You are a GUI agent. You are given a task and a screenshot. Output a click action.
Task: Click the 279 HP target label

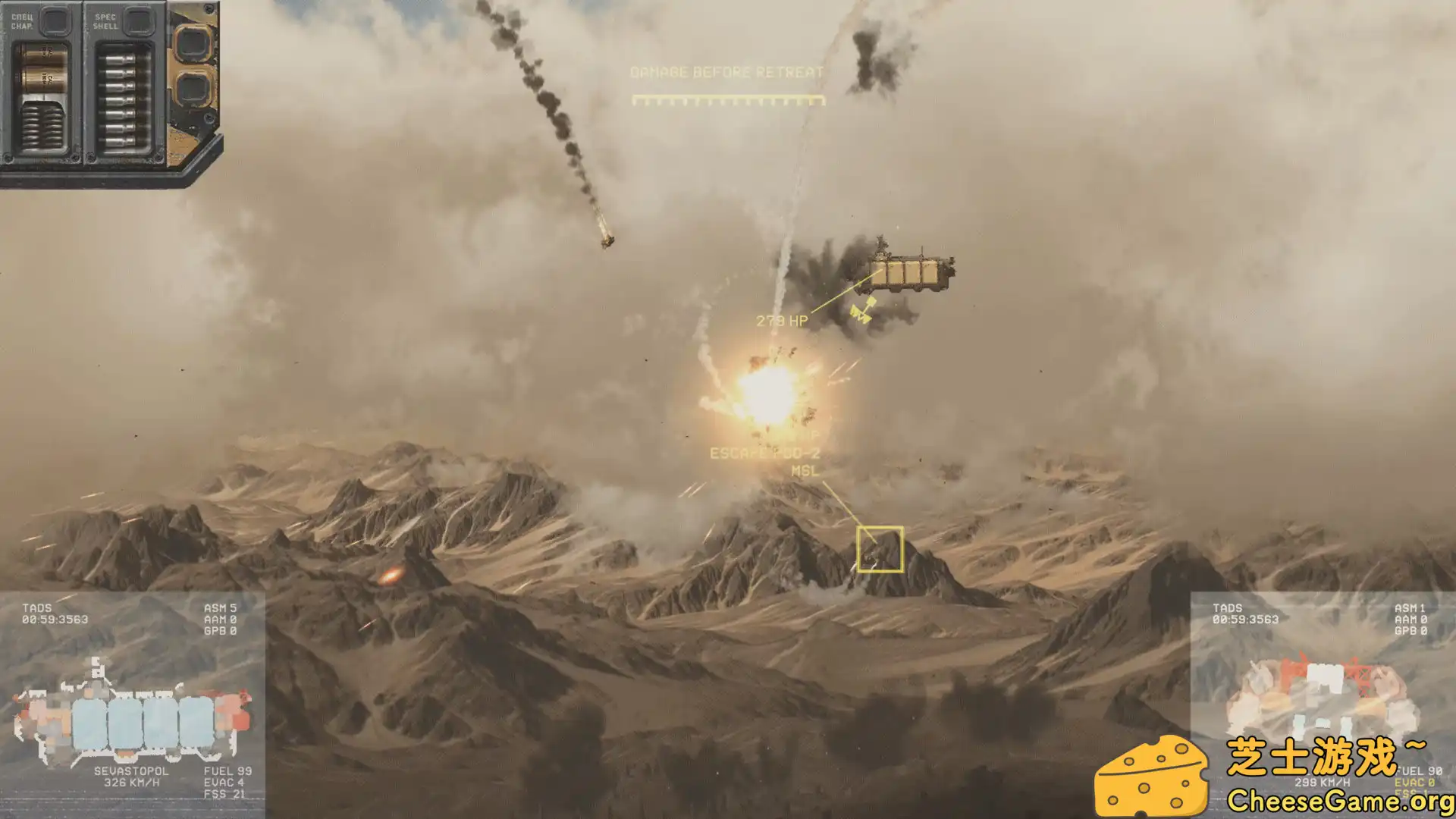point(783,319)
